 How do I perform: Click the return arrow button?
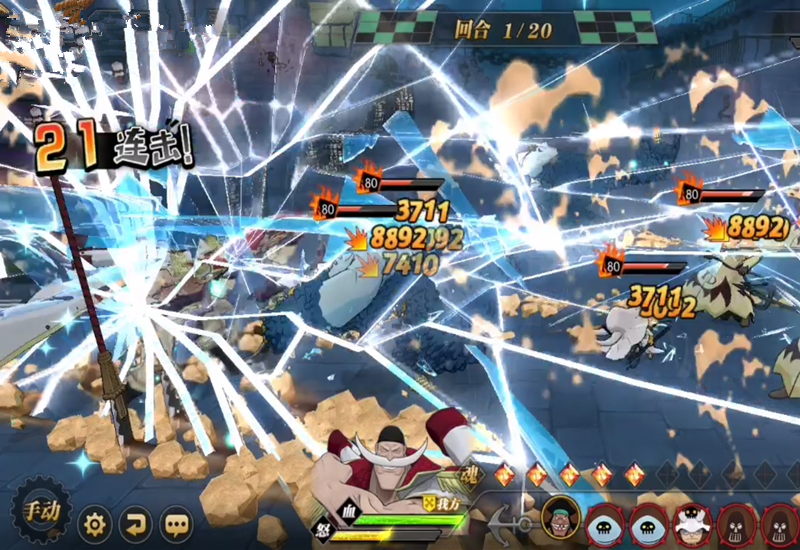[x=135, y=522]
